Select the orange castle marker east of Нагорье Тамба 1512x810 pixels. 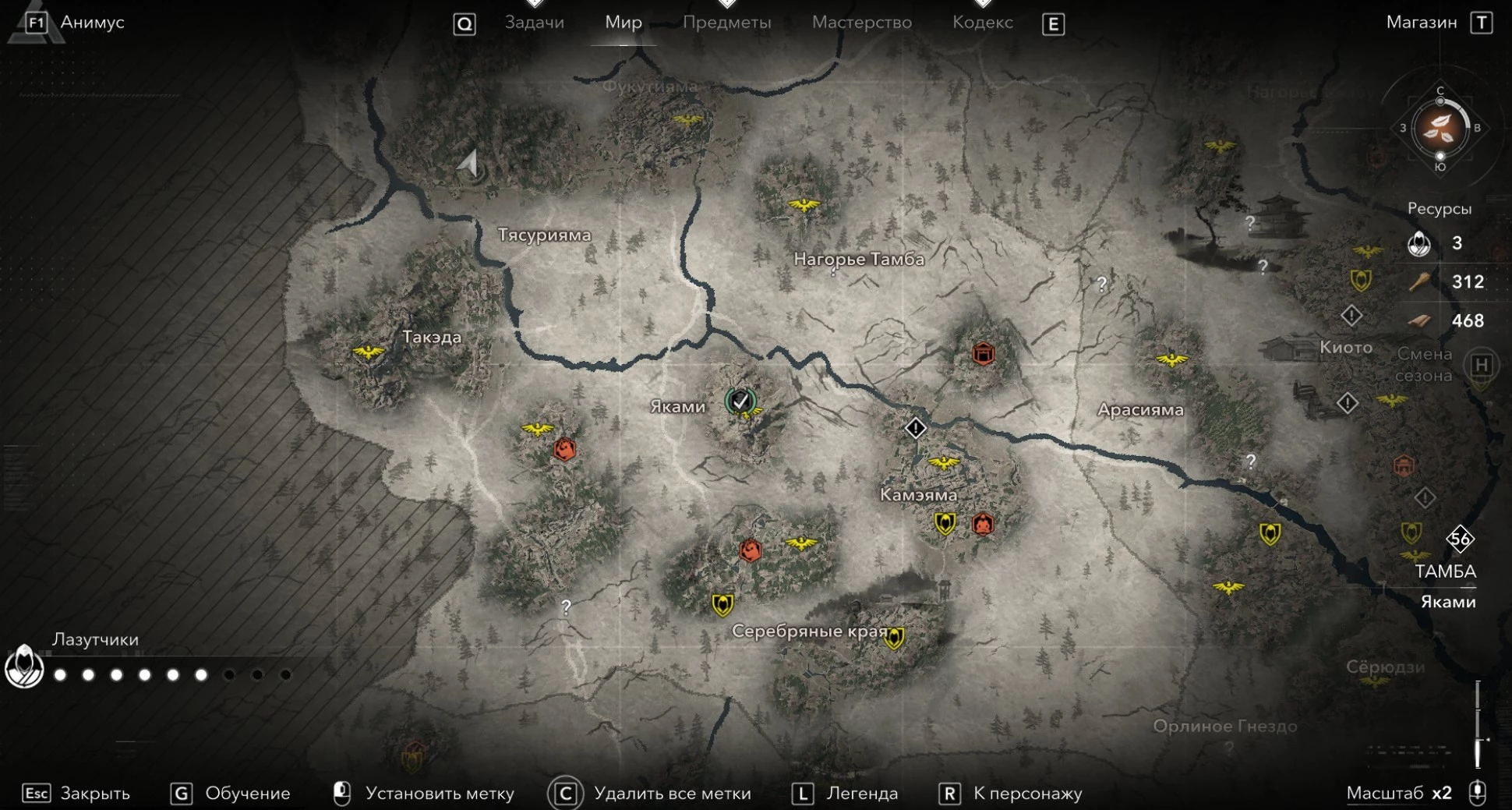[983, 354]
